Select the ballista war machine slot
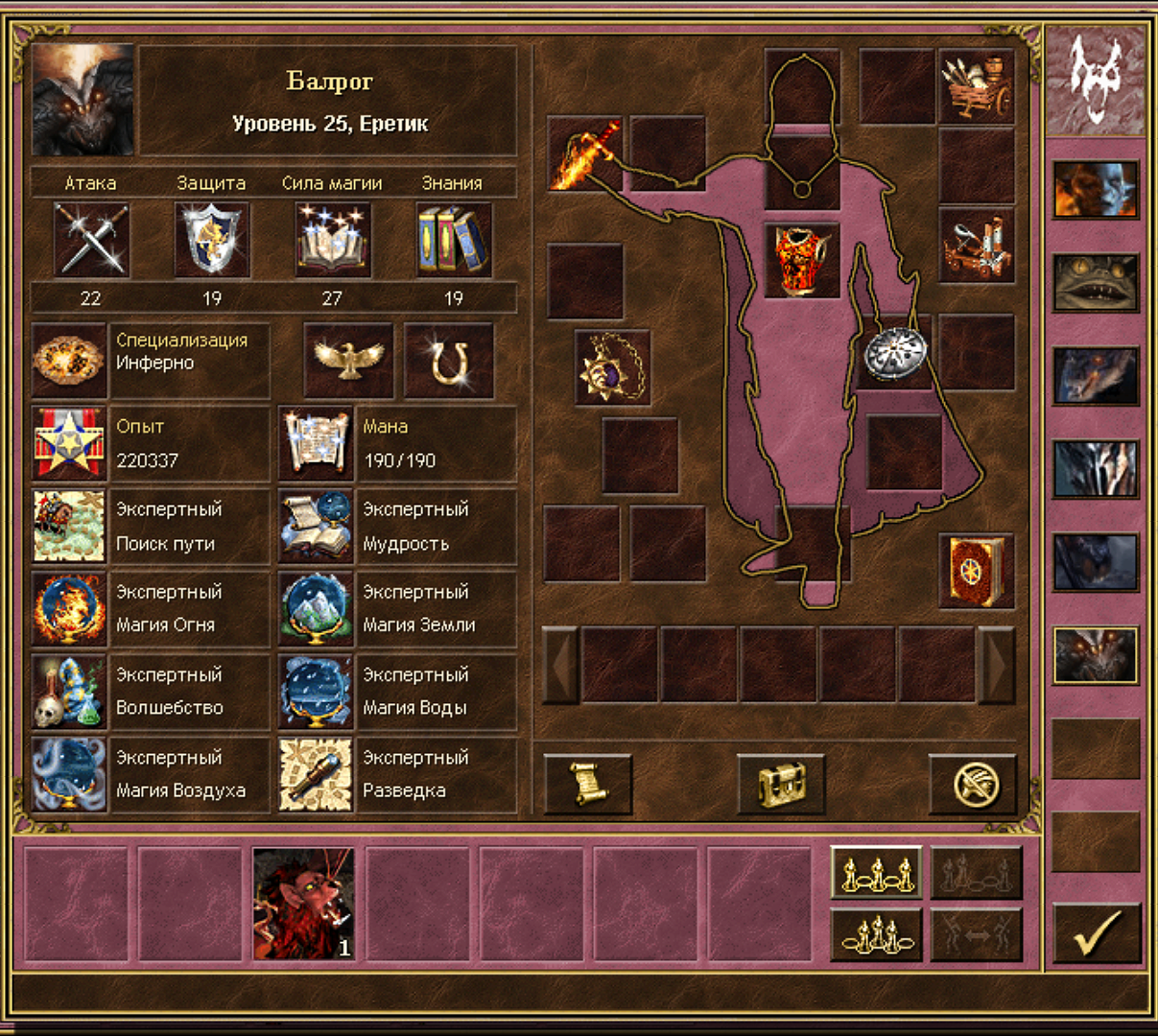Viewport: 1158px width, 1036px height. click(976, 246)
